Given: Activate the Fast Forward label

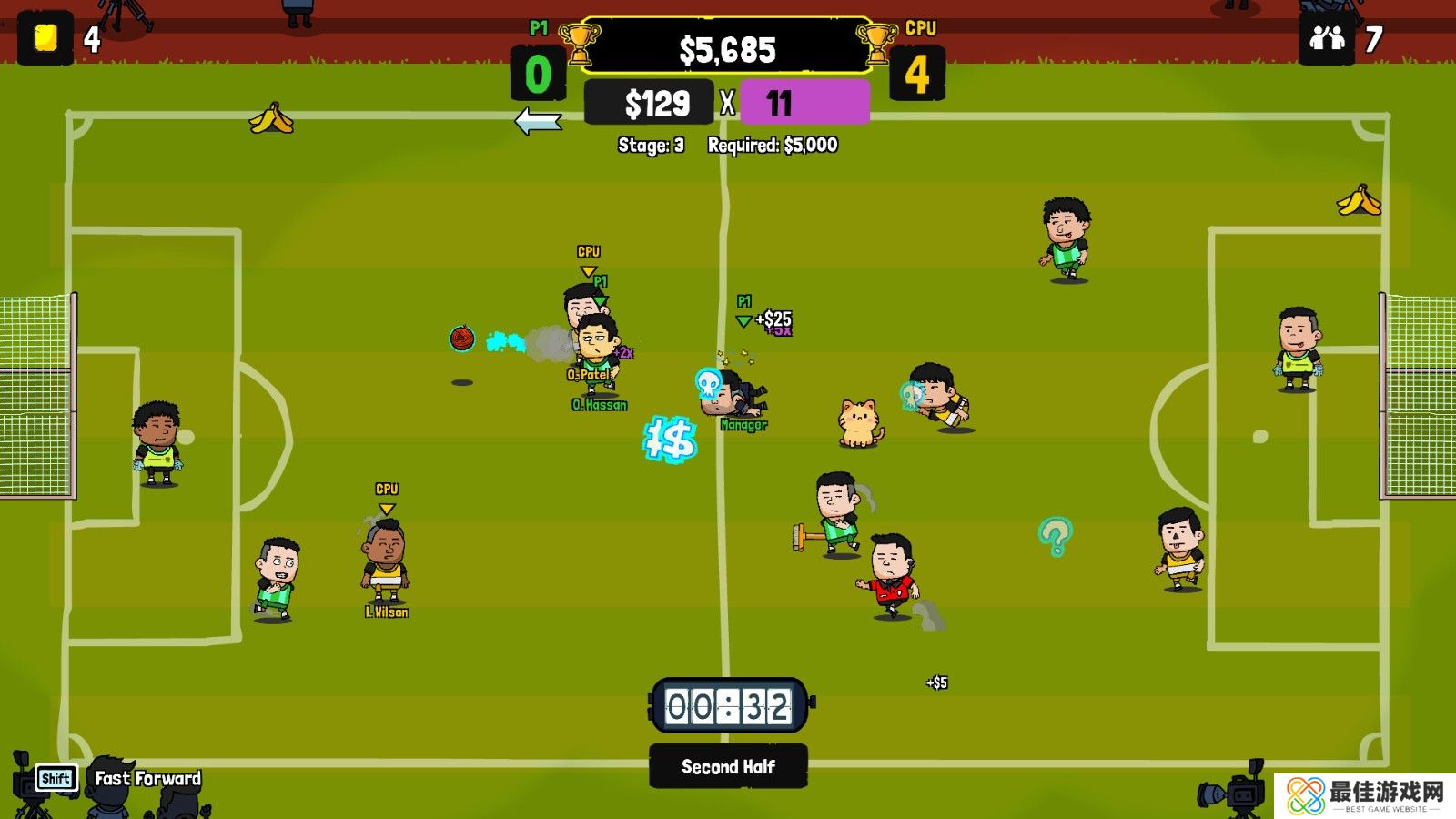Looking at the screenshot, I should (x=147, y=779).
